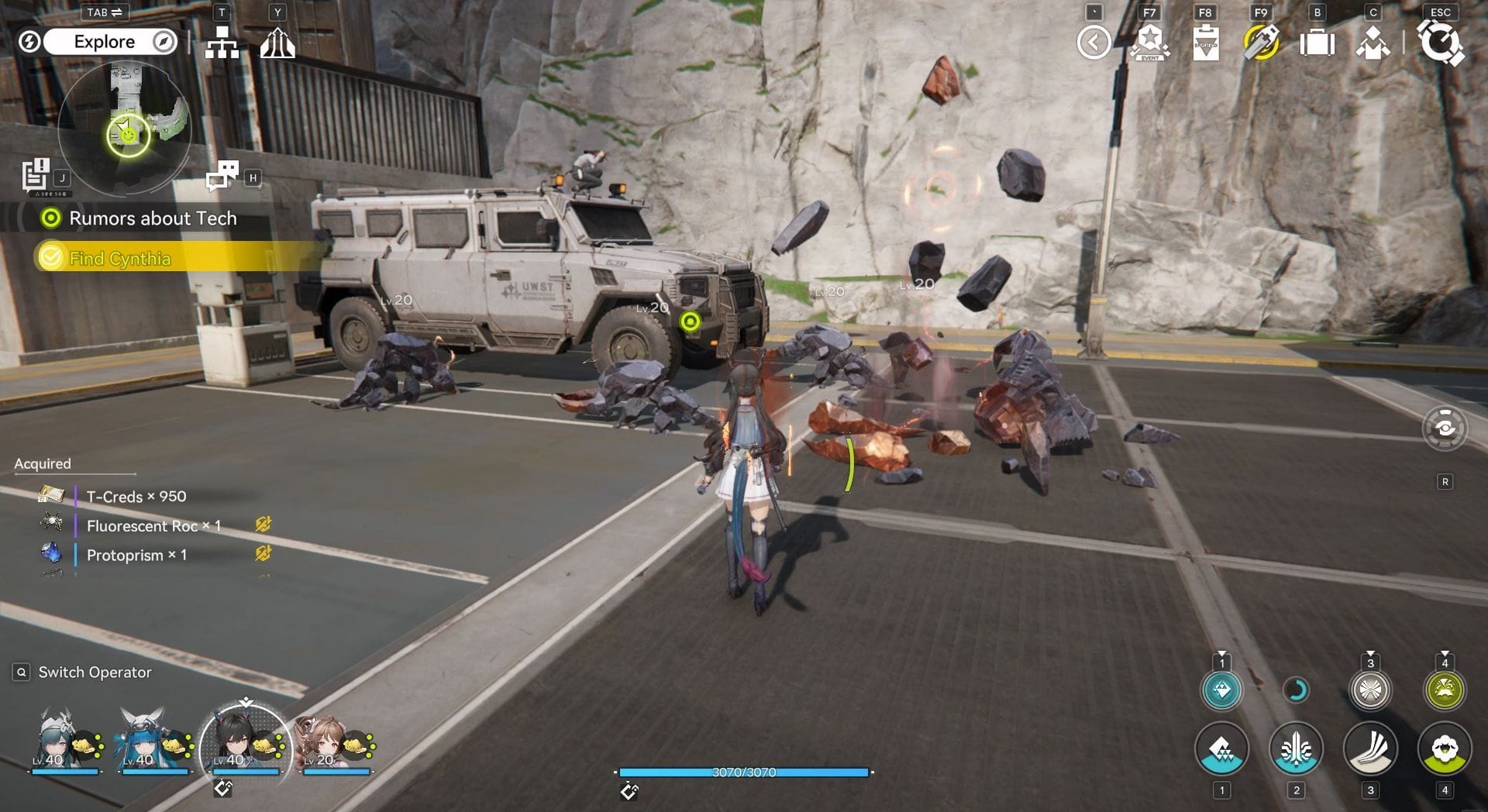The width and height of the screenshot is (1488, 812).
Task: Switch to the silver-haired operator portrait
Action: [x=58, y=740]
